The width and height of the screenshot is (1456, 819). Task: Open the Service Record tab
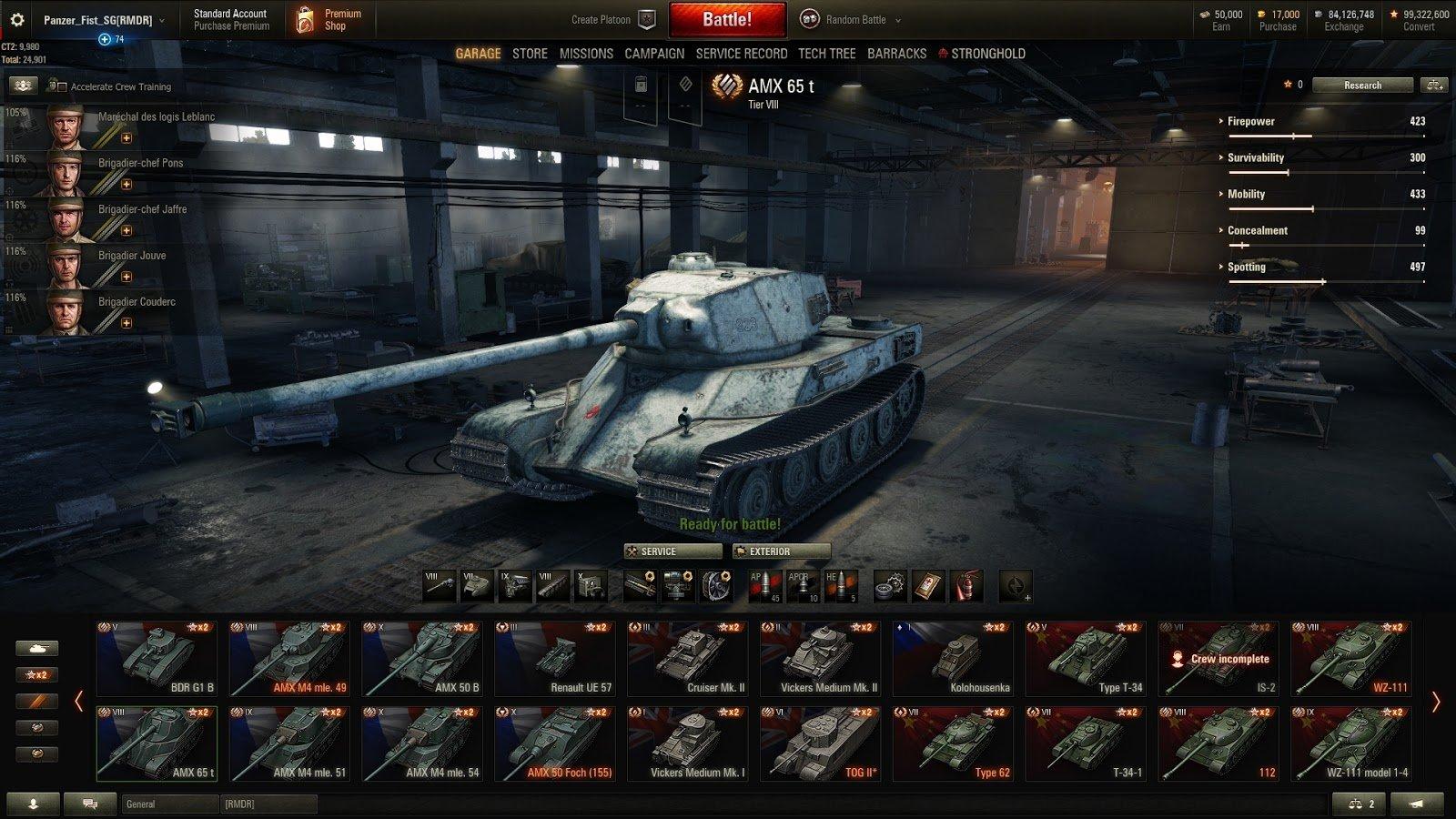coord(741,54)
